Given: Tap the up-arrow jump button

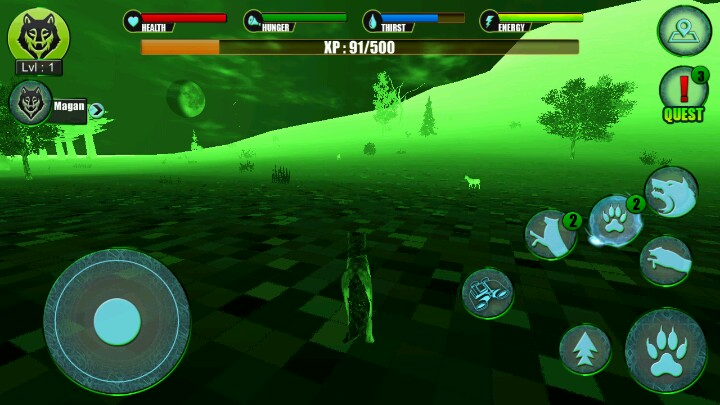Looking at the screenshot, I should pos(585,349).
